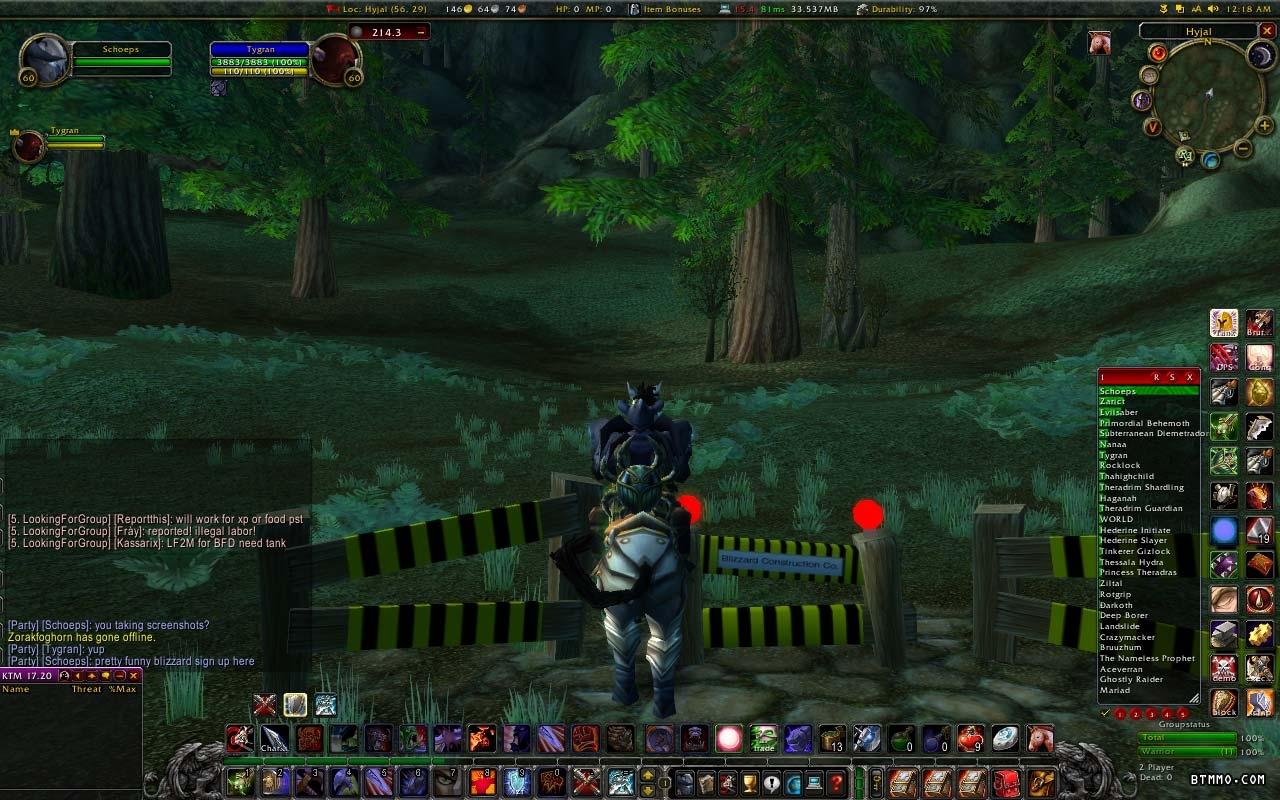1280x800 pixels.
Task: Click the Trade goblin icon on action bar
Action: coord(764,739)
